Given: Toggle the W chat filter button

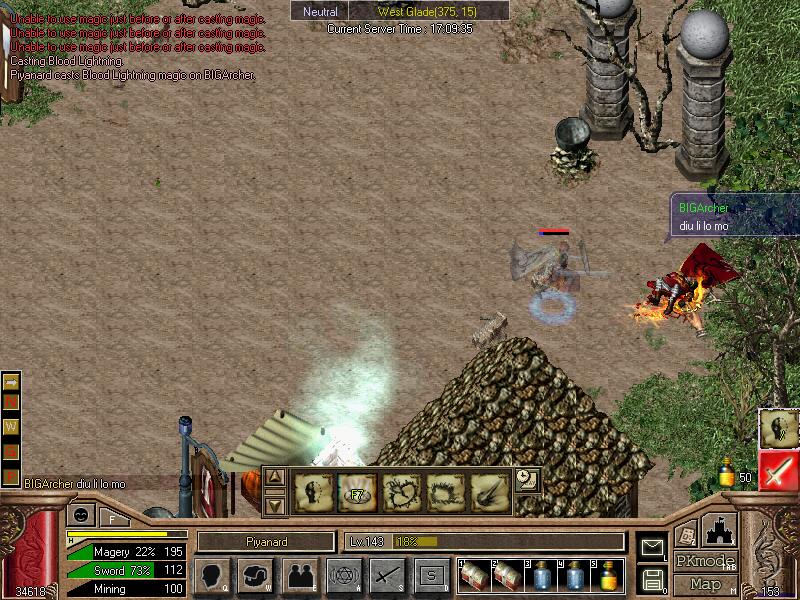Looking at the screenshot, I should coord(12,426).
